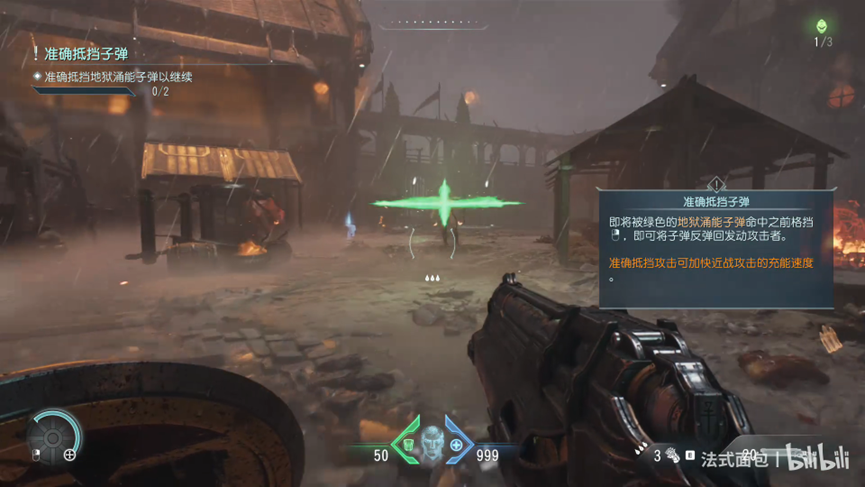Image resolution: width=865 pixels, height=487 pixels.
Task: Click the Slayer face portrait
Action: pos(432,440)
